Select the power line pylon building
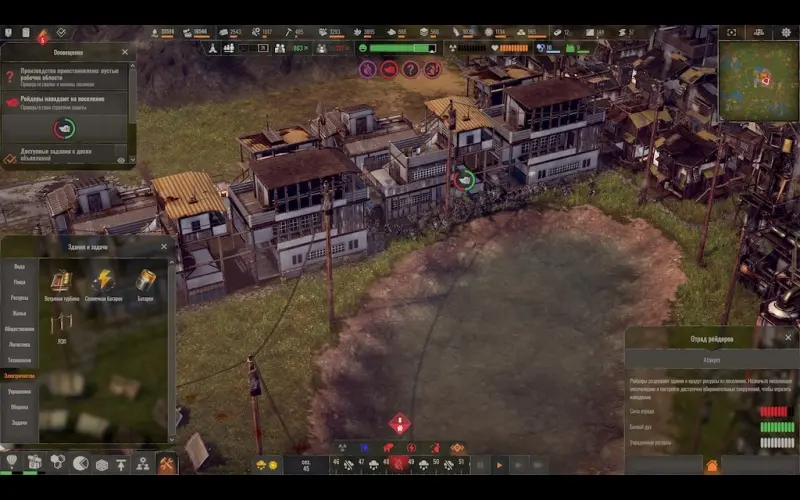 tap(62, 325)
